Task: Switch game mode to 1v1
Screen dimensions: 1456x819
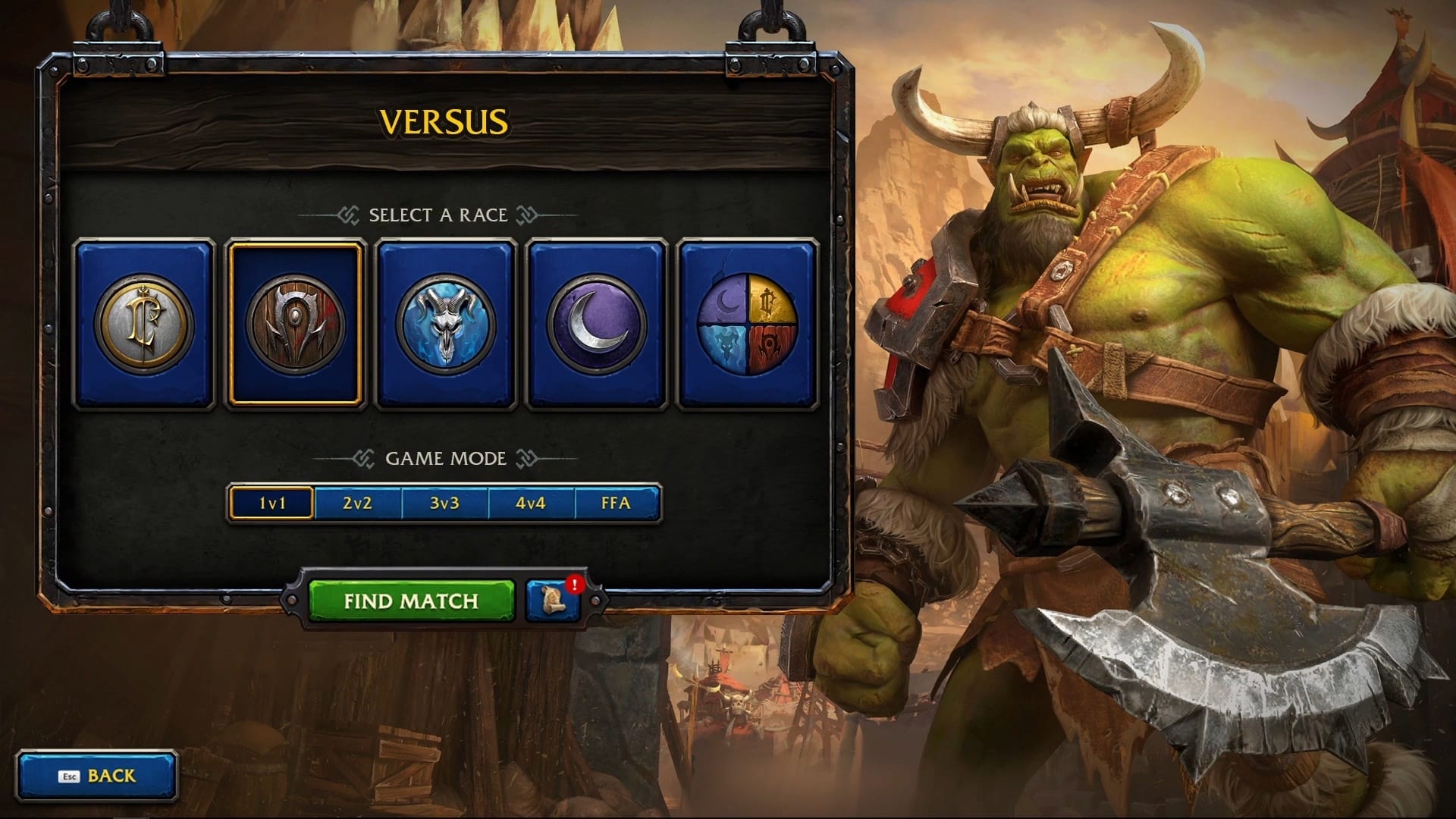Action: point(272,503)
